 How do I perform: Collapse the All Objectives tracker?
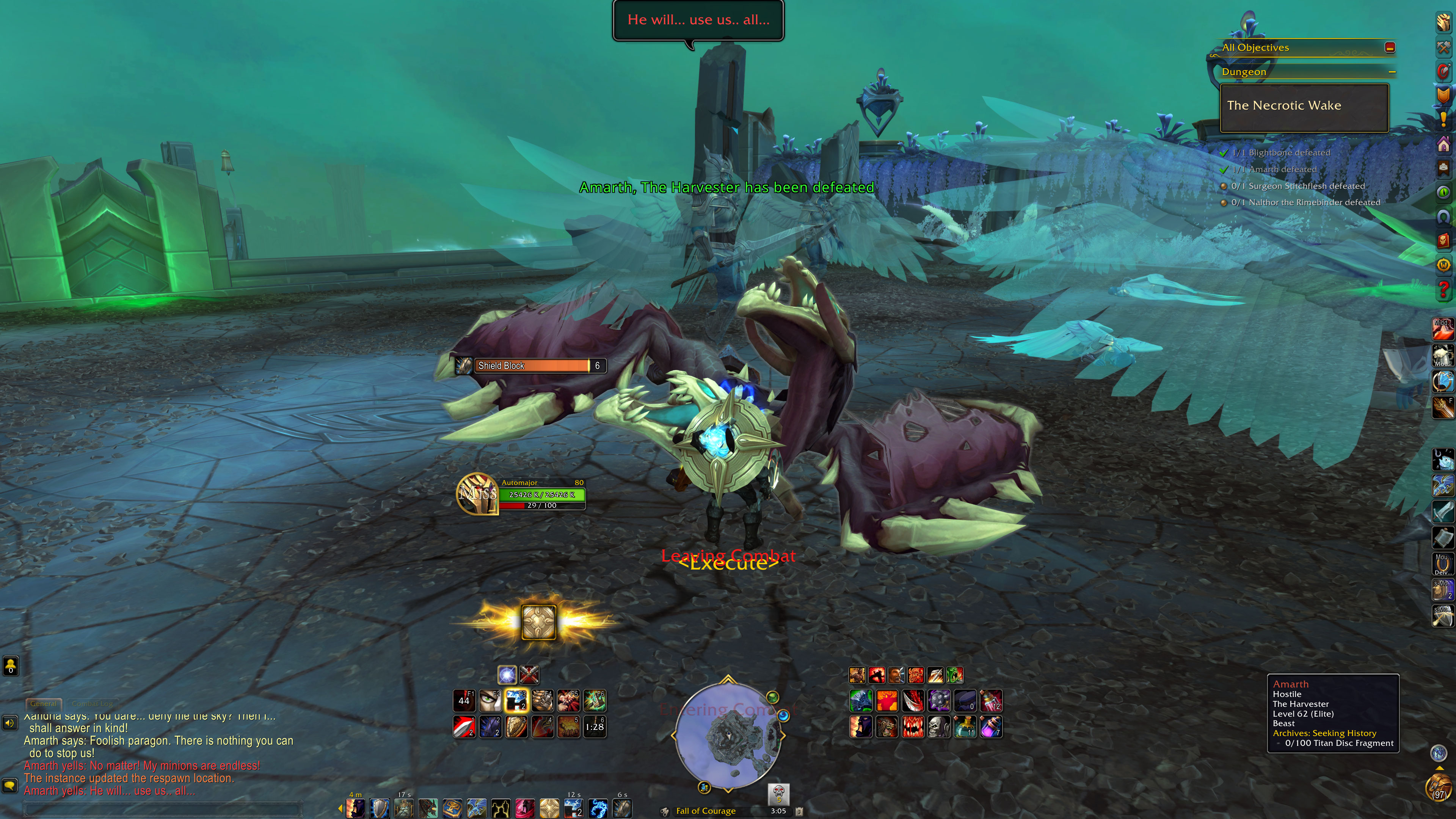tap(1390, 47)
